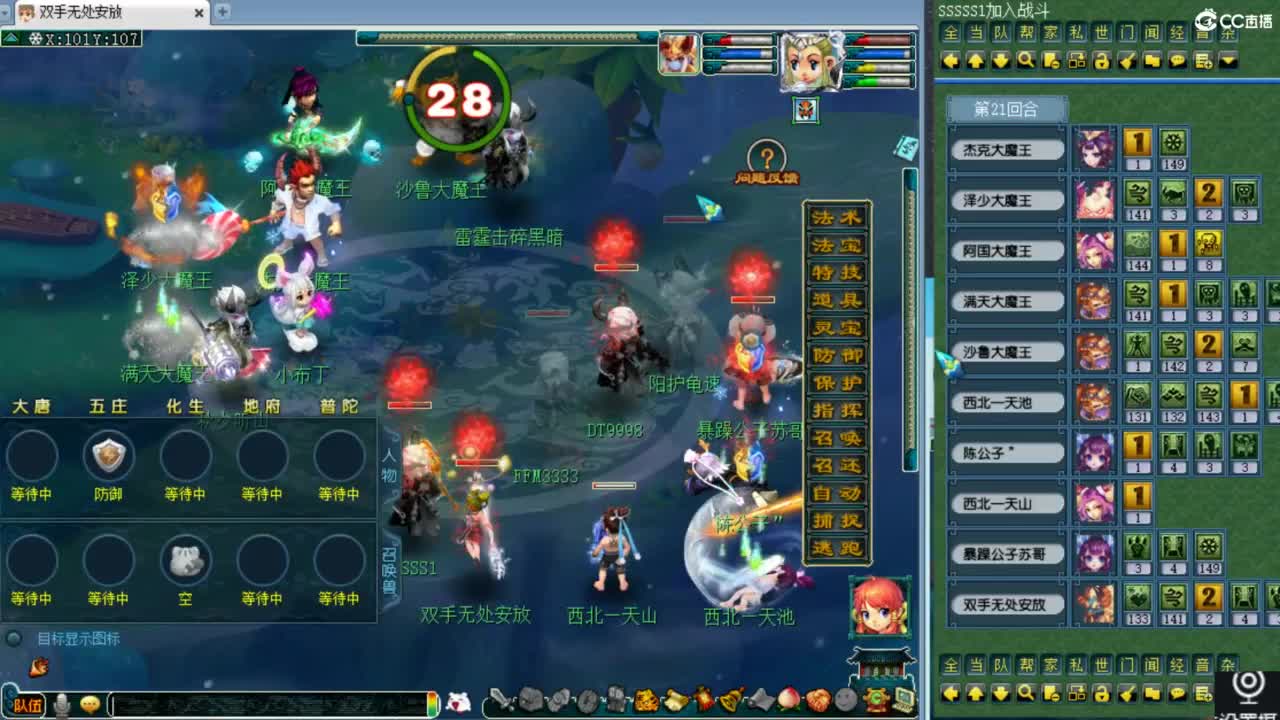Clear chat using the broom icon
Image resolution: width=1280 pixels, height=720 pixels.
1126,62
